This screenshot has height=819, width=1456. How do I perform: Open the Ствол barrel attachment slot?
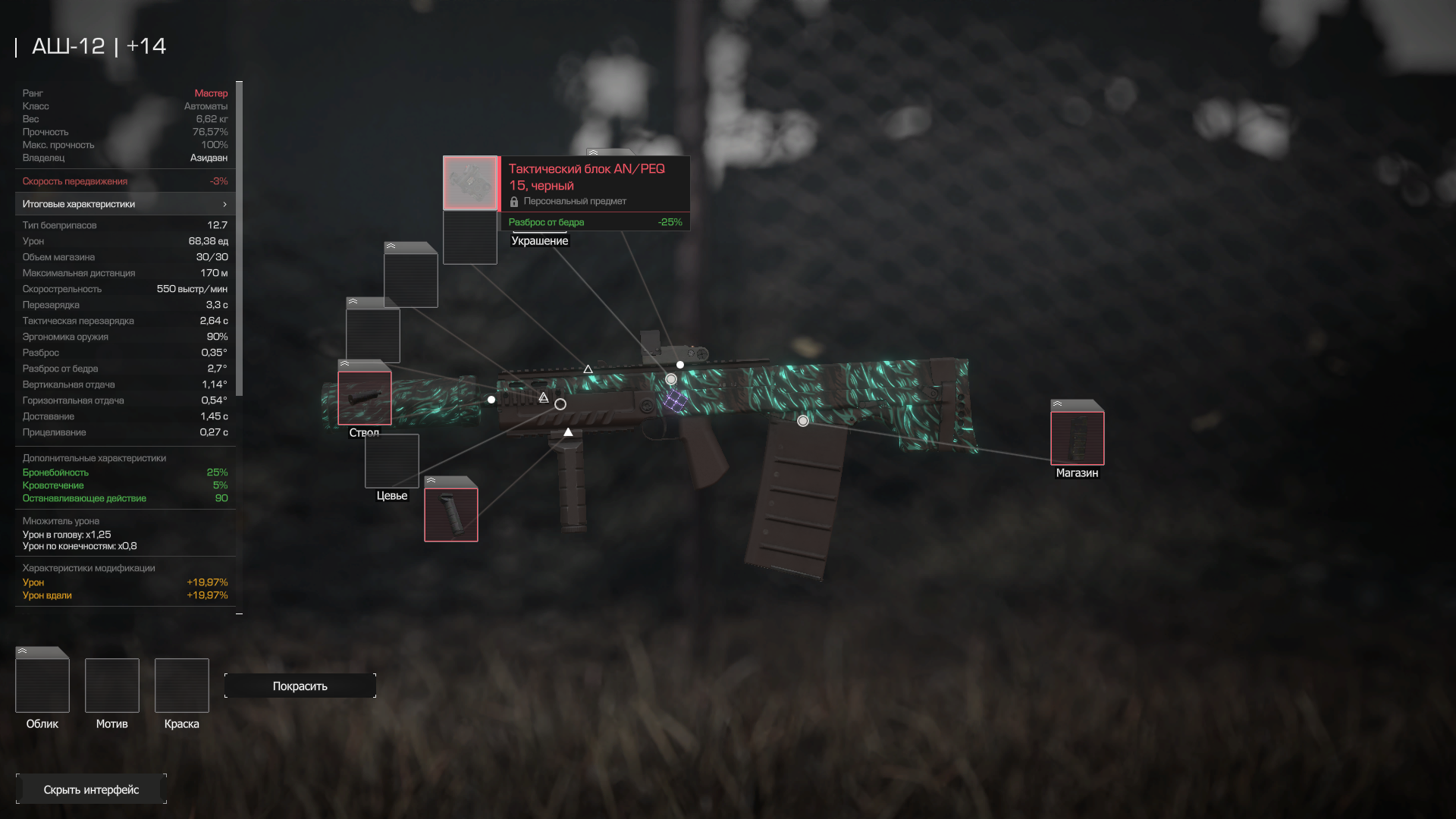point(365,397)
